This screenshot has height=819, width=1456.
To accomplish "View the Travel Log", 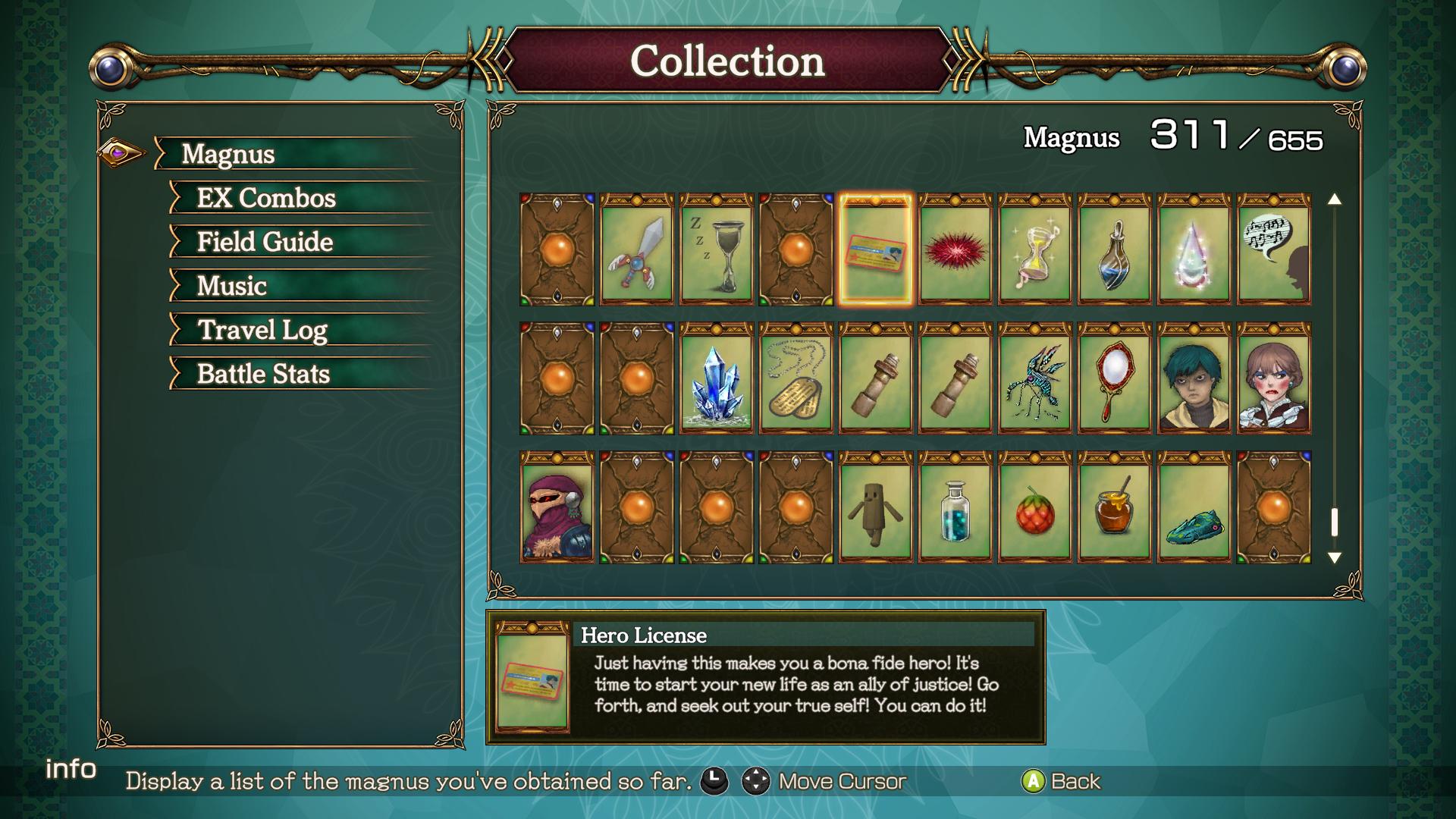I will pyautogui.click(x=262, y=330).
